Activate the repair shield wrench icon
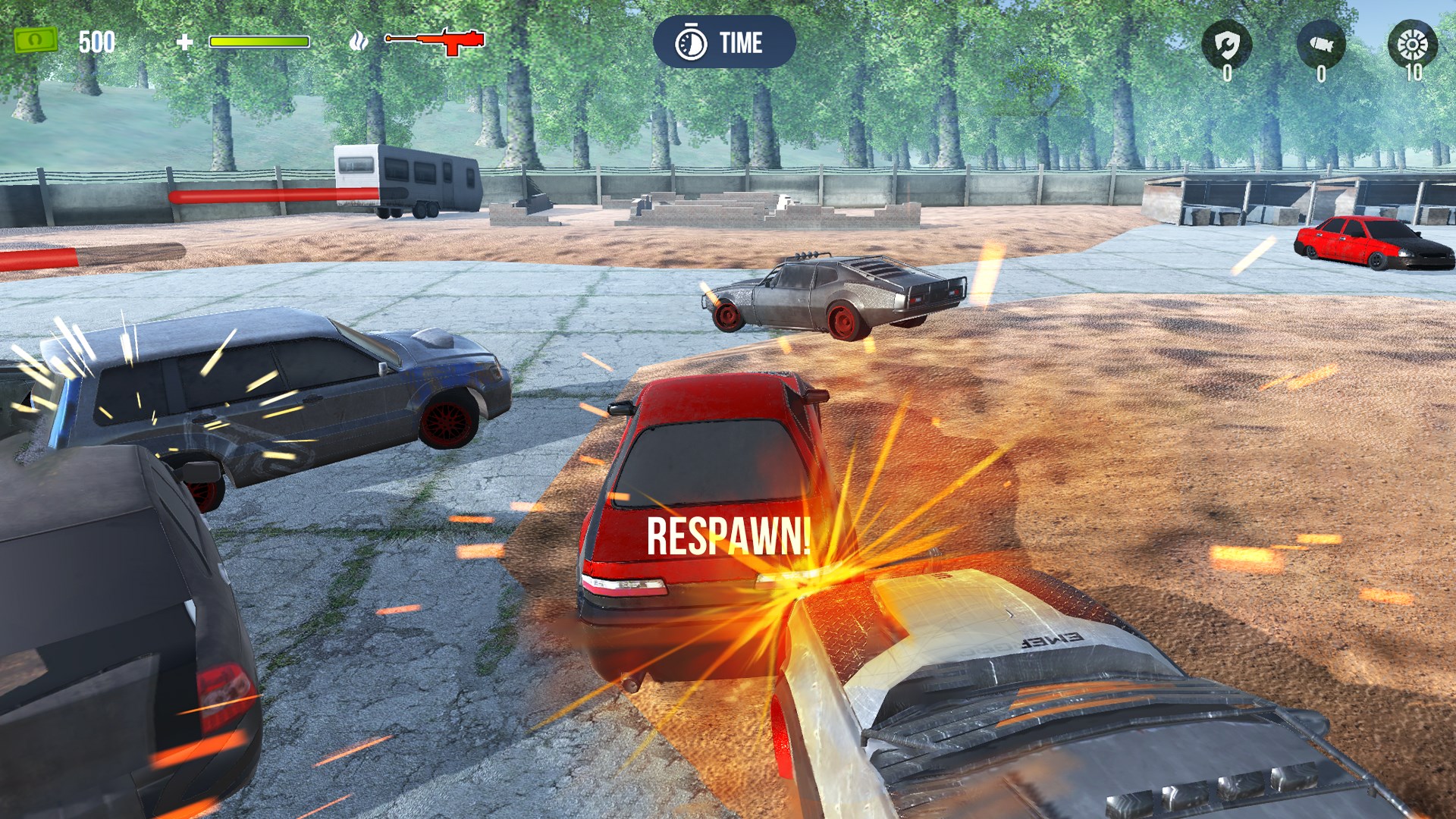Viewport: 1456px width, 819px height. point(1226,45)
